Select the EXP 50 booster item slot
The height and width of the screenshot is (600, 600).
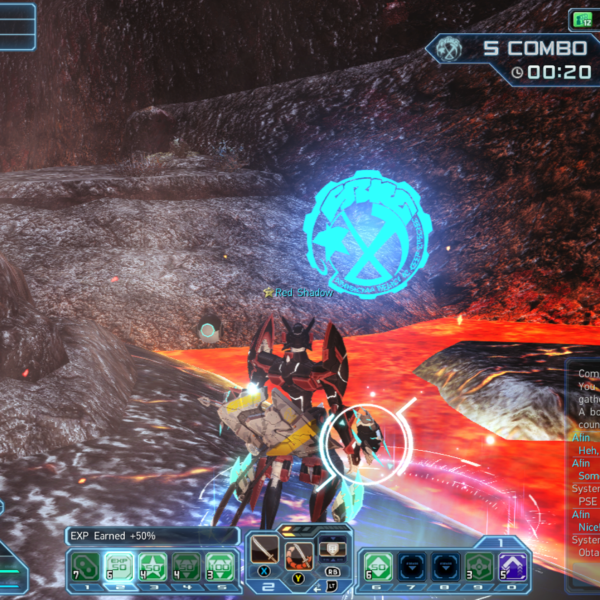(119, 568)
